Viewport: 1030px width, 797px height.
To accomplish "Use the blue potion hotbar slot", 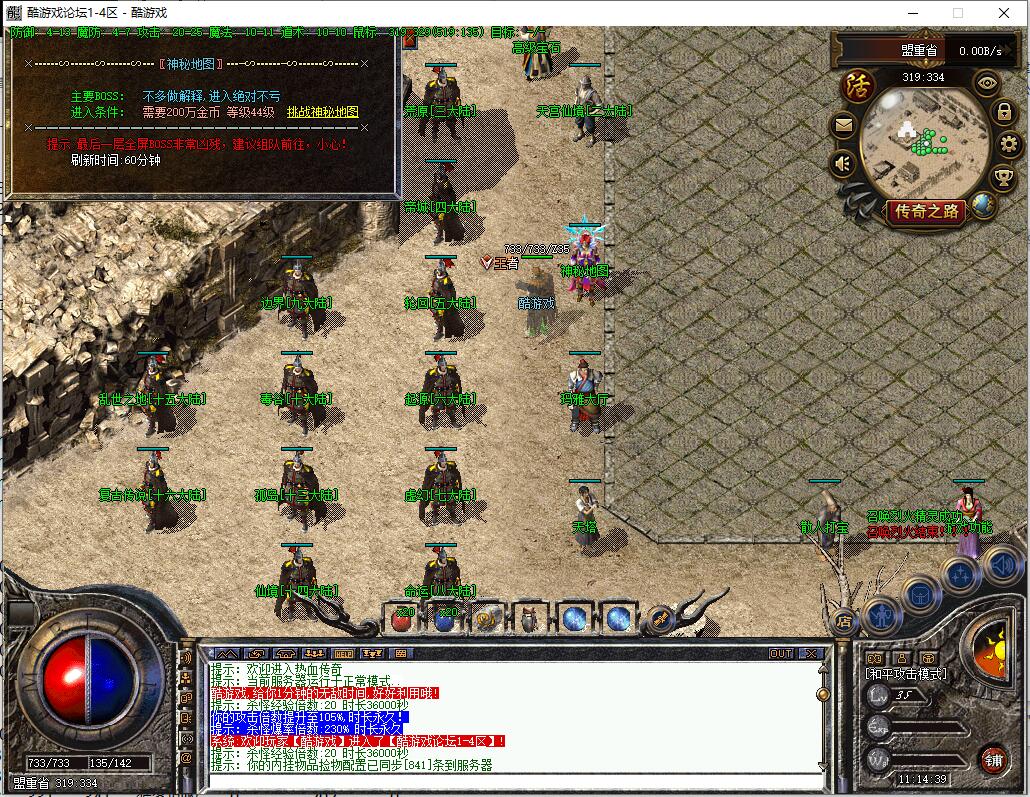I will tap(446, 619).
